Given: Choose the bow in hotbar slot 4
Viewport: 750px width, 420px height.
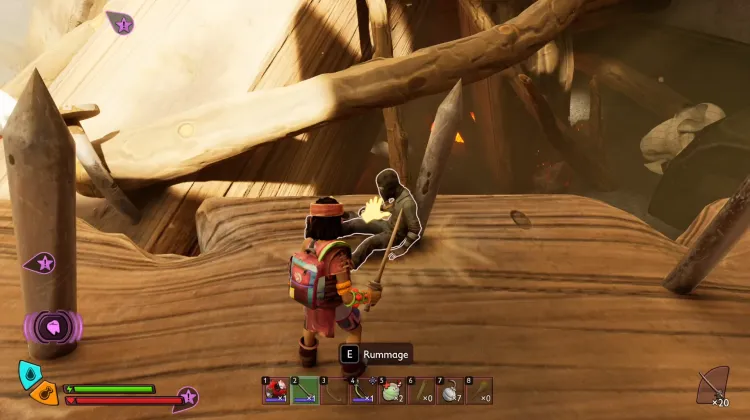Looking at the screenshot, I should [362, 391].
